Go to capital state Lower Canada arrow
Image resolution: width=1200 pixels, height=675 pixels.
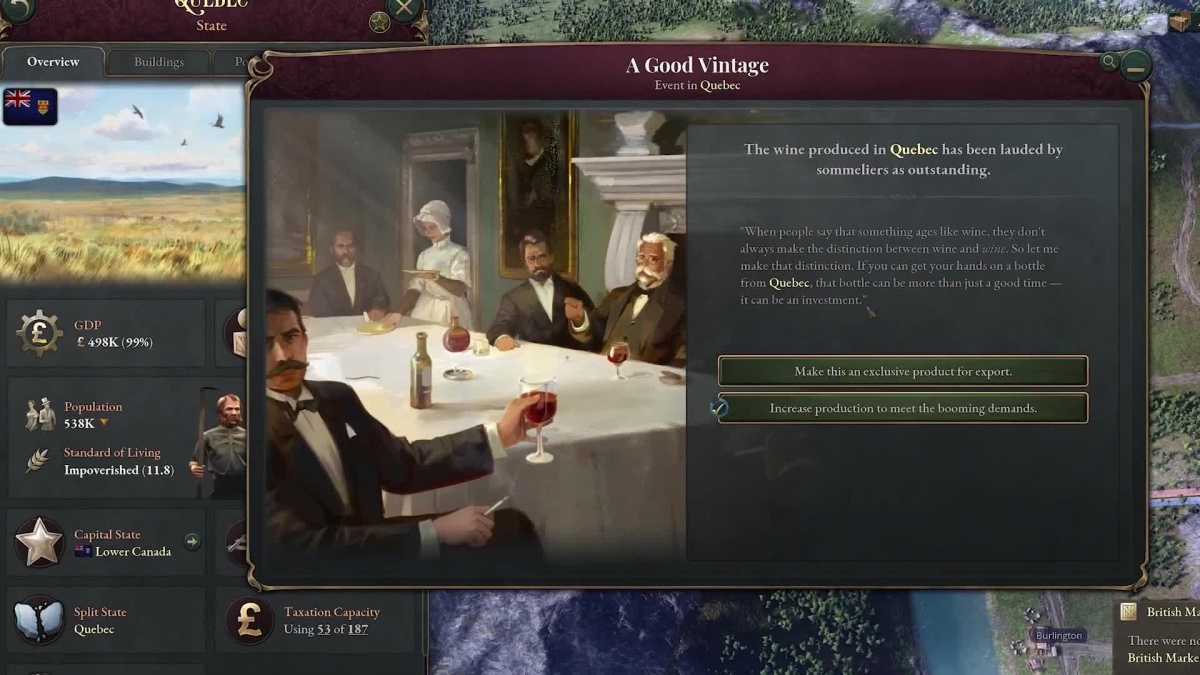click(x=192, y=542)
